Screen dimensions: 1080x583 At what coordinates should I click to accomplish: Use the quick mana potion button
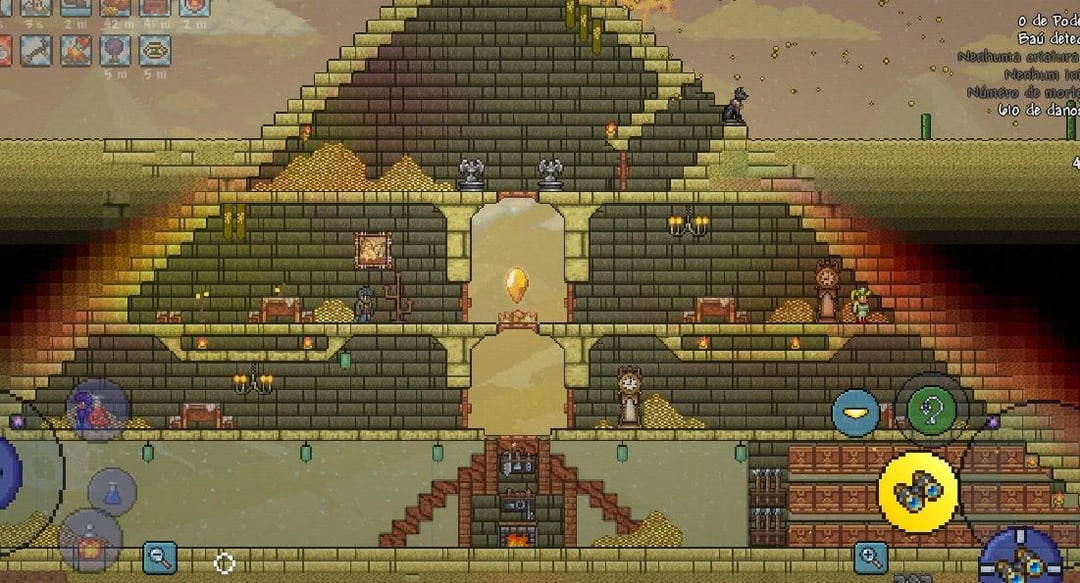click(x=113, y=492)
